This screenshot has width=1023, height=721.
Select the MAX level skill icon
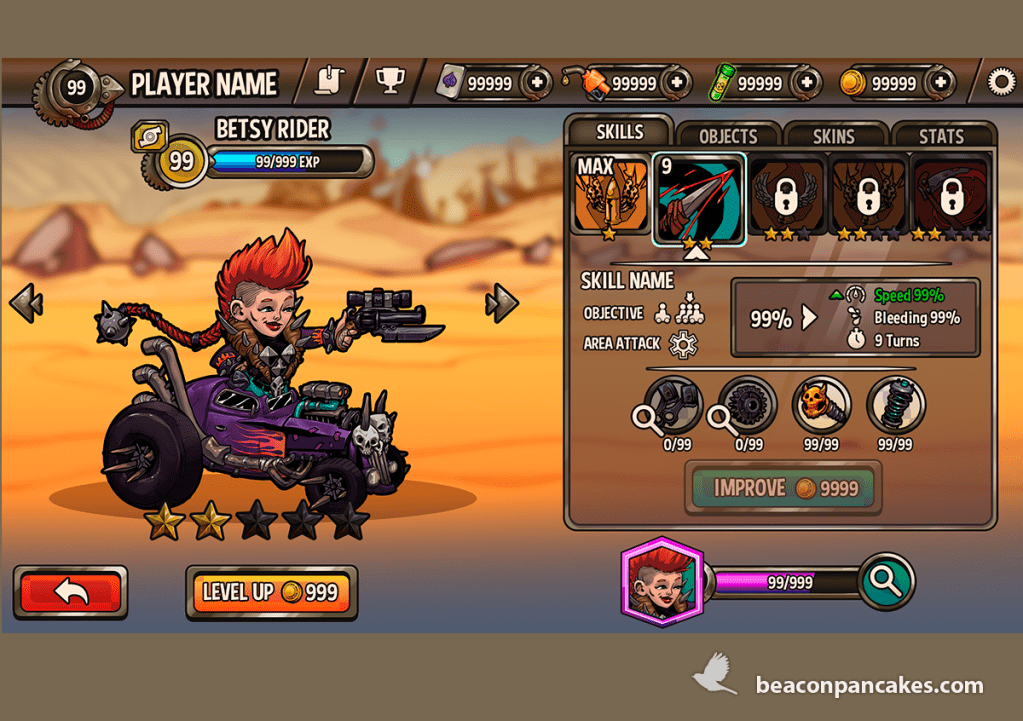[609, 195]
